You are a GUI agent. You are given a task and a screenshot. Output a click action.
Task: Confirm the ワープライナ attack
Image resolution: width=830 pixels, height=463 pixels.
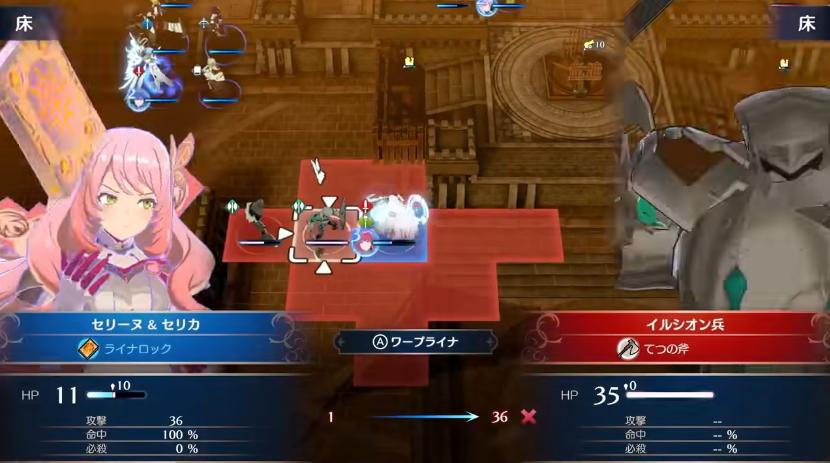click(414, 341)
